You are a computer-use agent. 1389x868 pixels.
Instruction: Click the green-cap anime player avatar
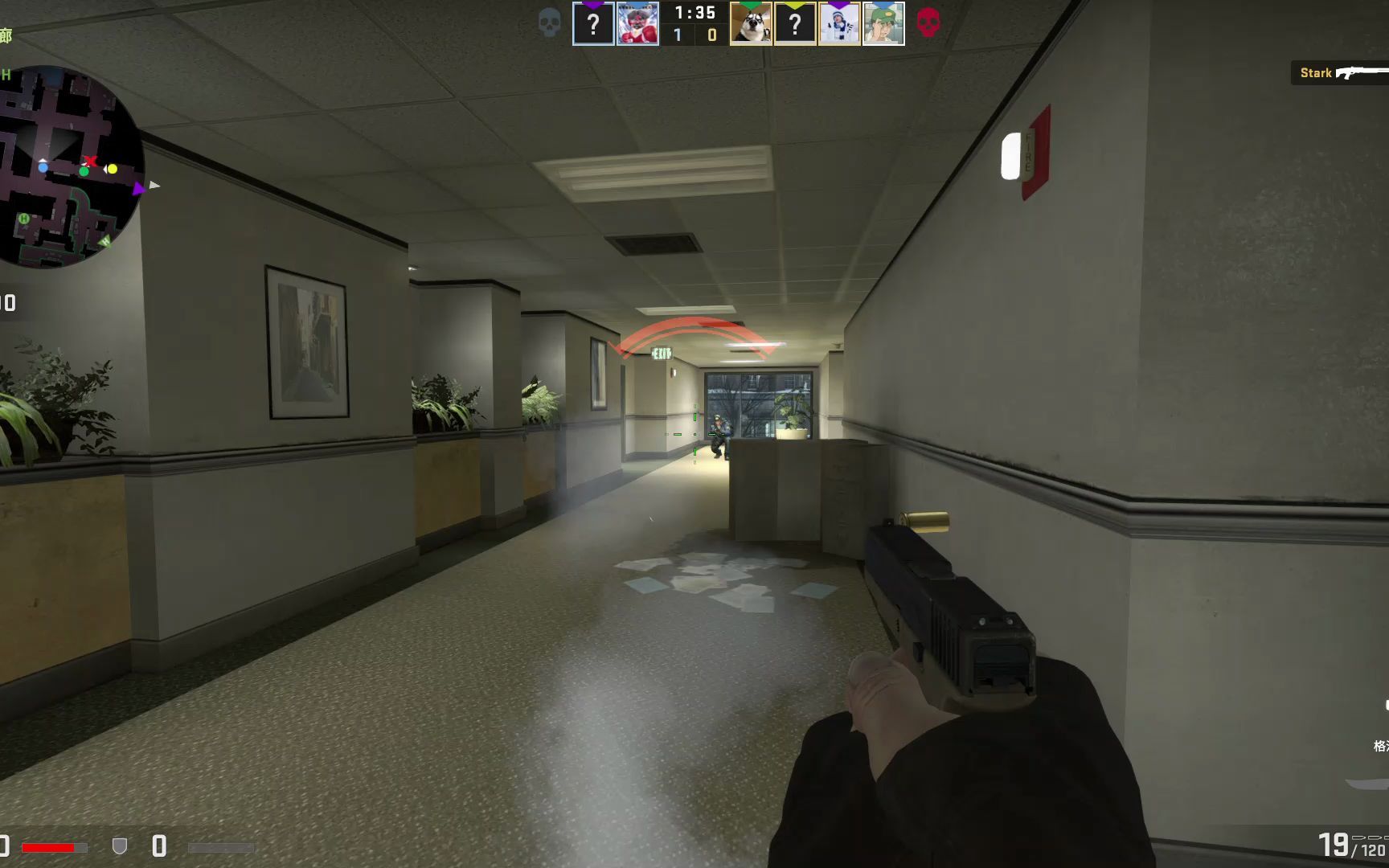click(x=882, y=24)
